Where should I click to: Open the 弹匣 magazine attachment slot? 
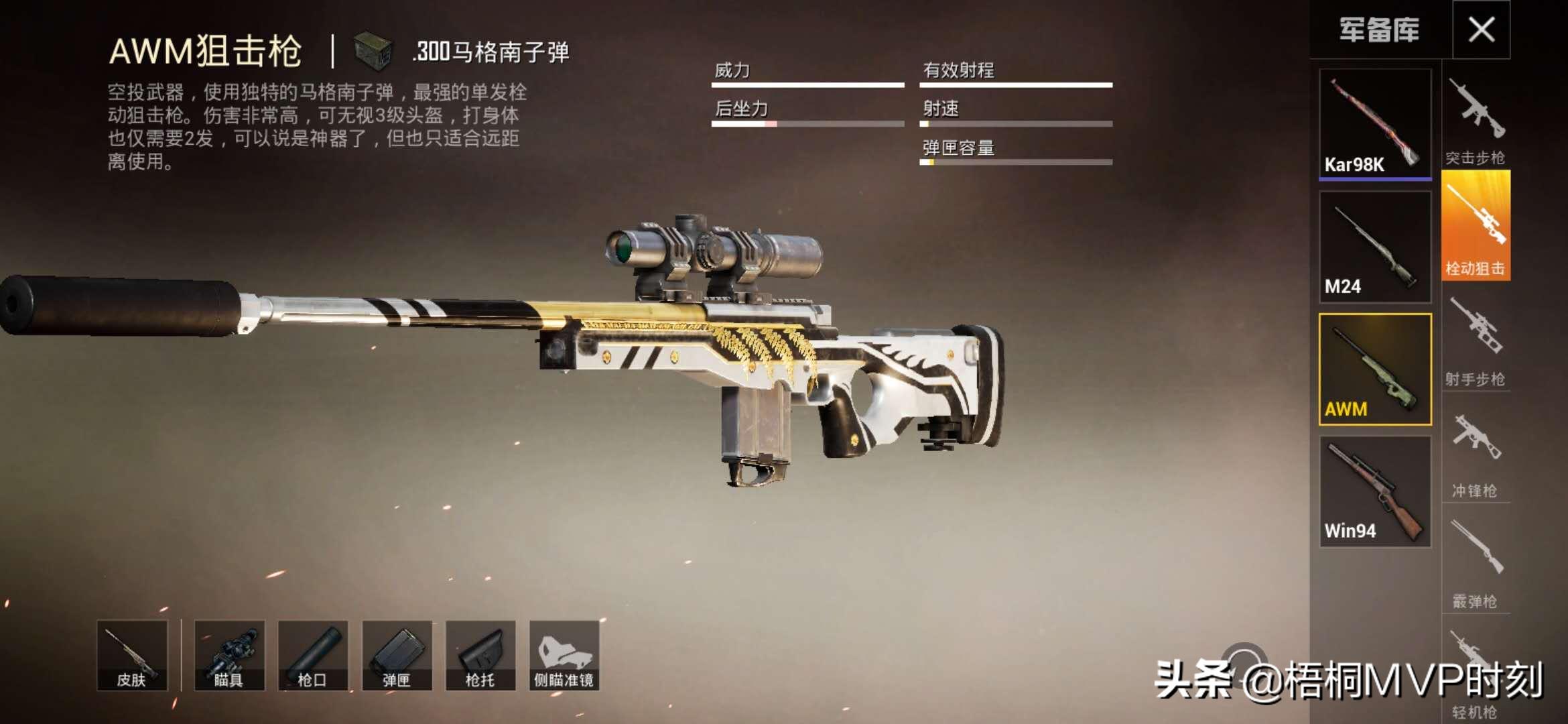point(397,655)
